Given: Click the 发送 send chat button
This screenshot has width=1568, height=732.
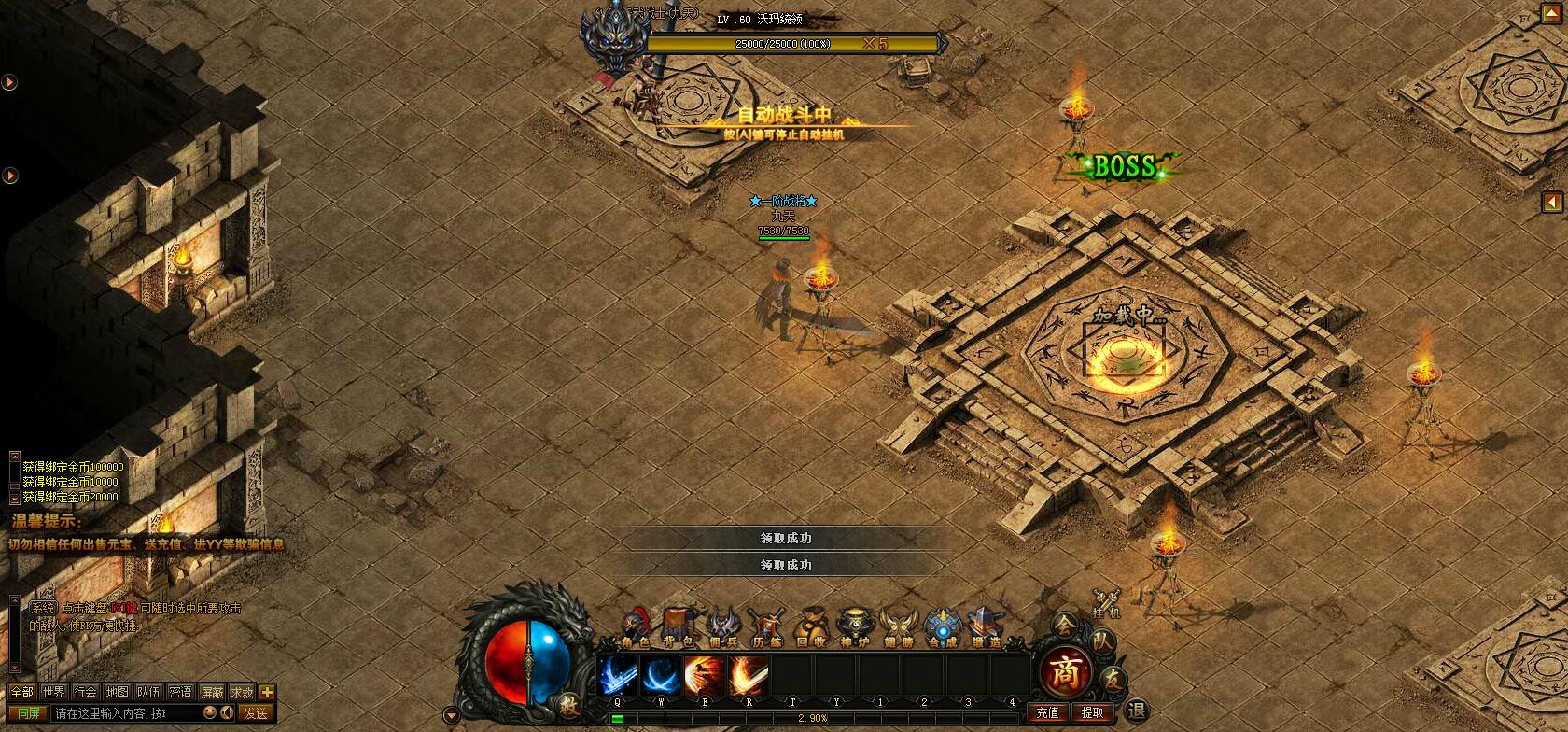Looking at the screenshot, I should [256, 713].
